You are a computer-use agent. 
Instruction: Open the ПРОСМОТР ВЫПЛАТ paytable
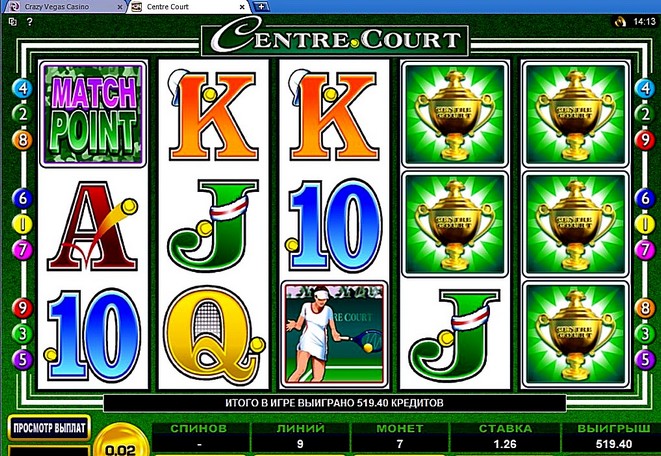coord(48,428)
